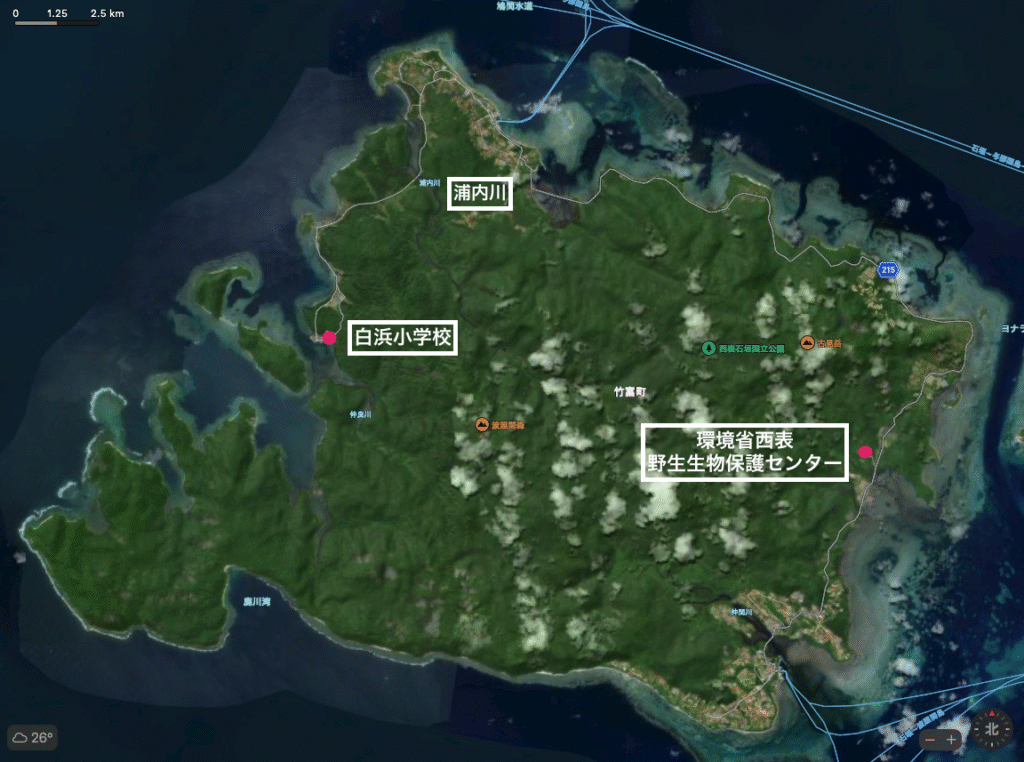Select the orange 波照間森 mountain icon
Image resolution: width=1024 pixels, height=762 pixels.
coord(482,425)
